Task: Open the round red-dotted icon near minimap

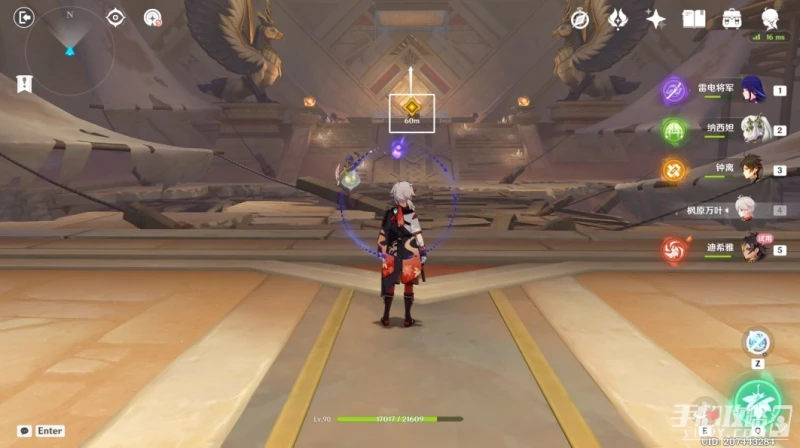Action: click(152, 17)
